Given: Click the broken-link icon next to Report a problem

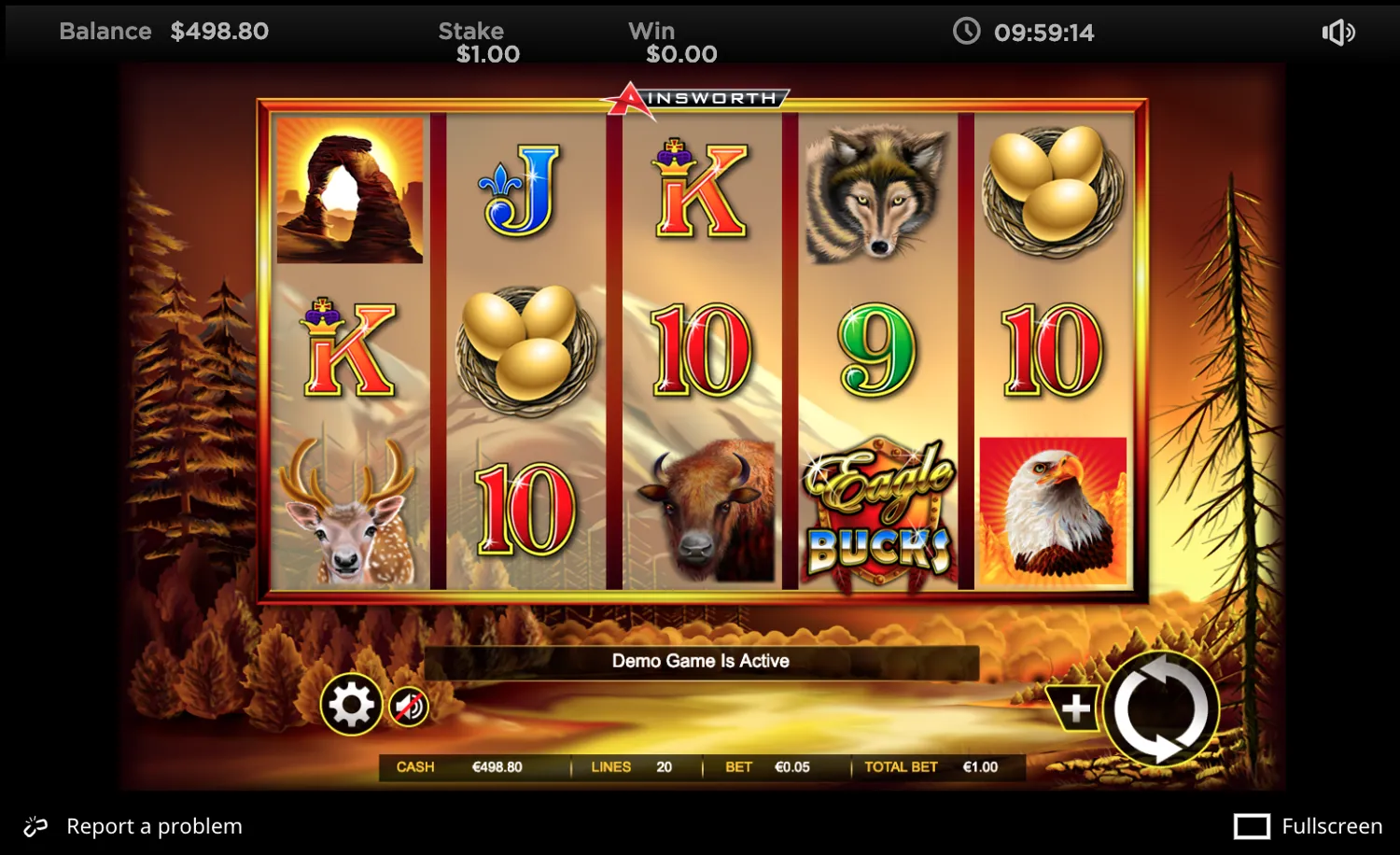Looking at the screenshot, I should (35, 825).
